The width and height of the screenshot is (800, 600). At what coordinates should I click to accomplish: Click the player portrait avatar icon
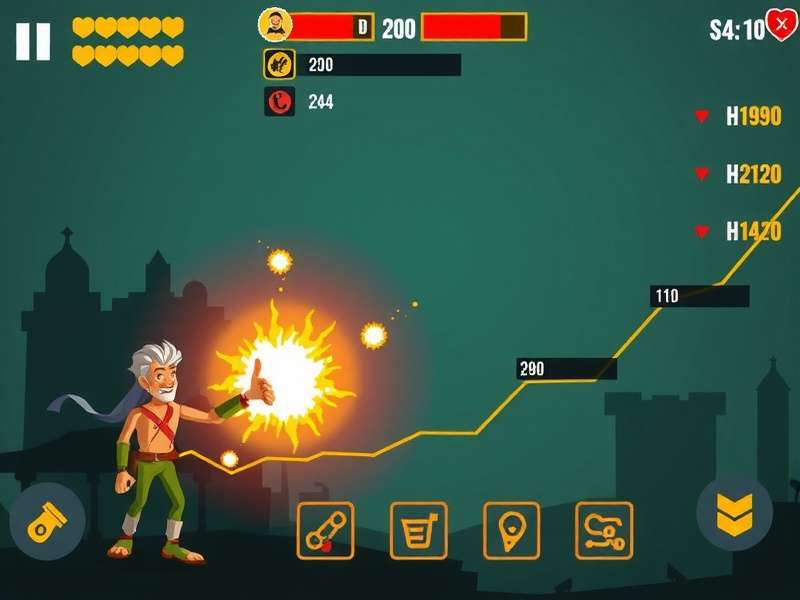275,25
